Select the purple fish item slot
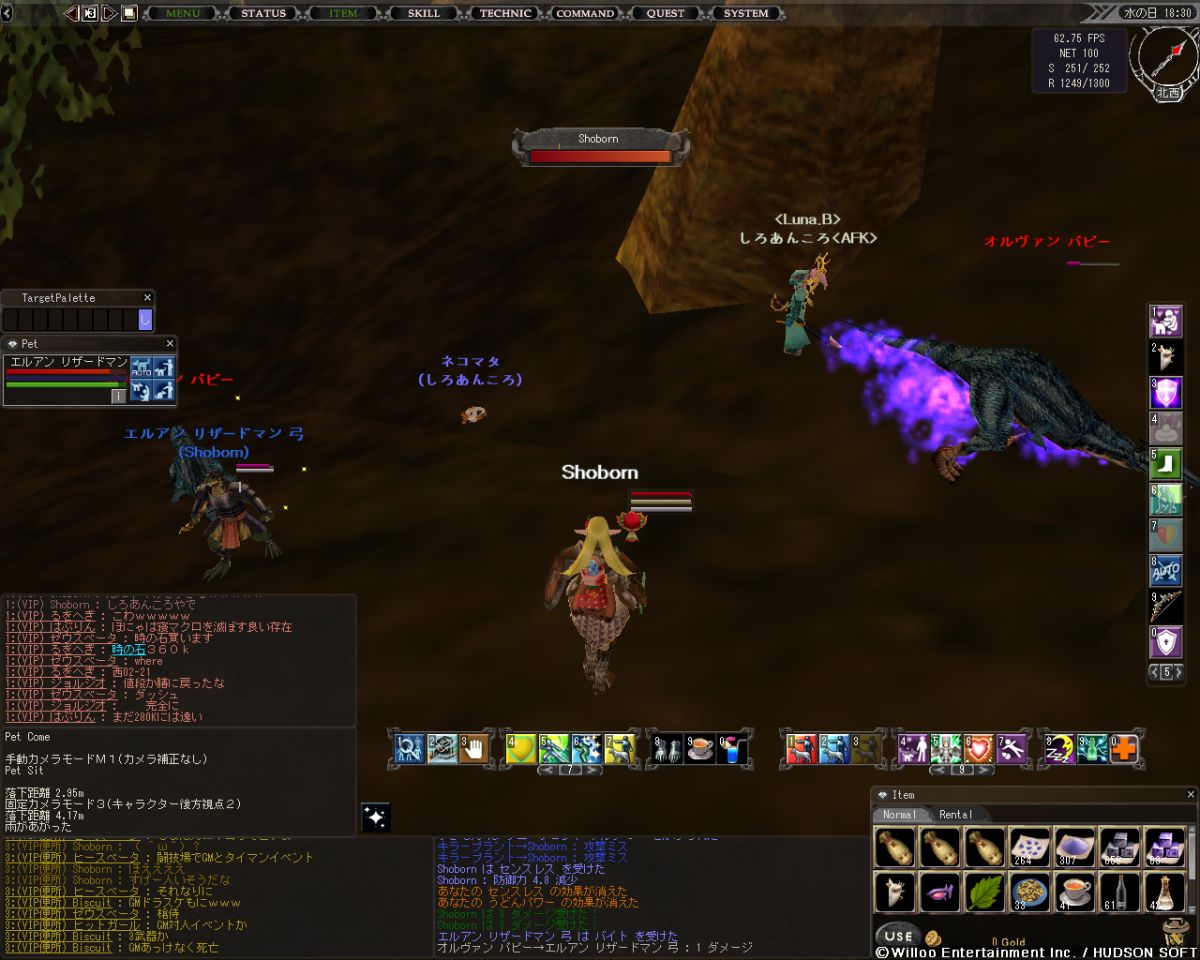Screen dimensions: 1200x960 939,891
